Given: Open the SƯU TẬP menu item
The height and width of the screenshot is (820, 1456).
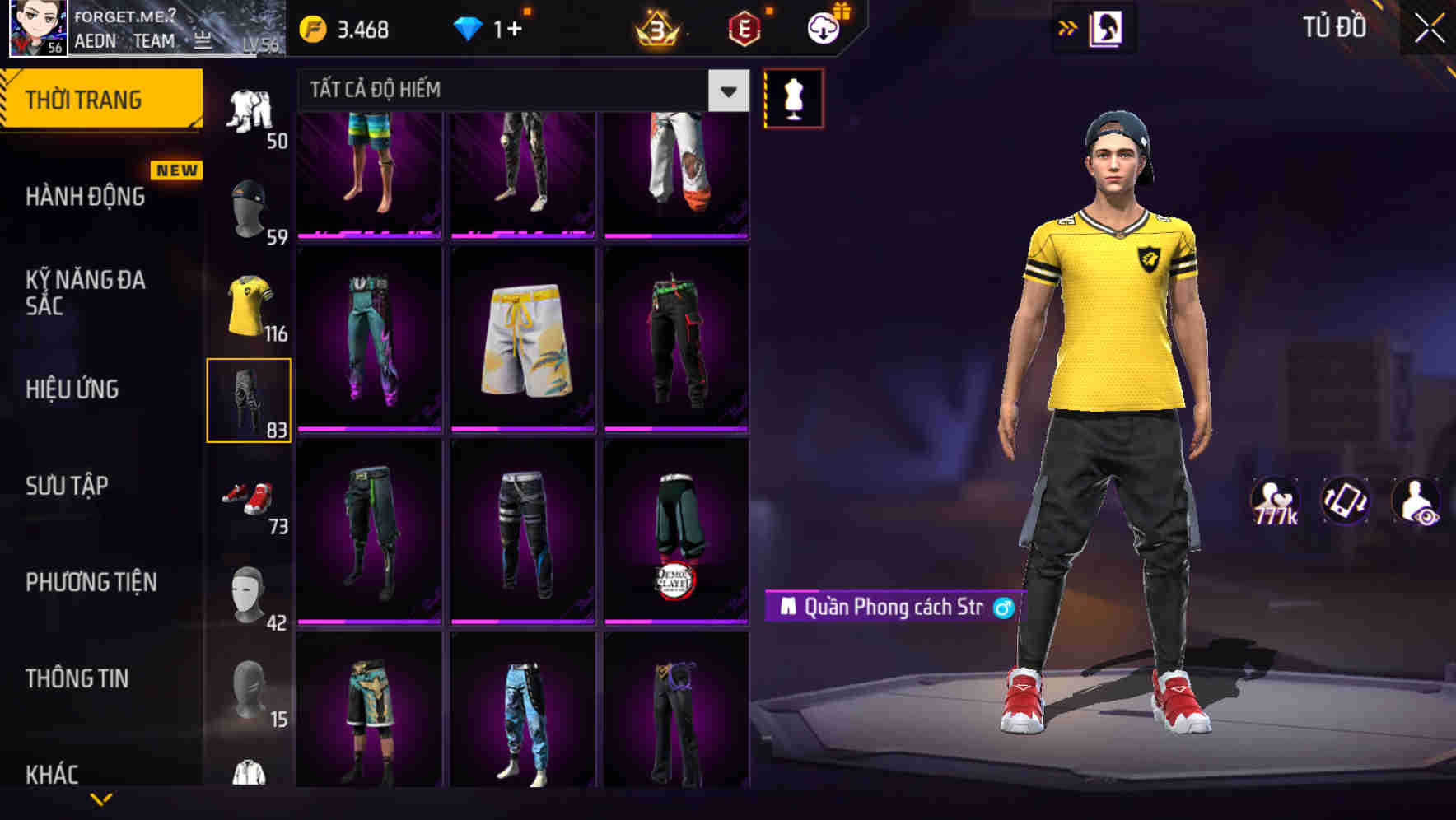Looking at the screenshot, I should click(66, 486).
